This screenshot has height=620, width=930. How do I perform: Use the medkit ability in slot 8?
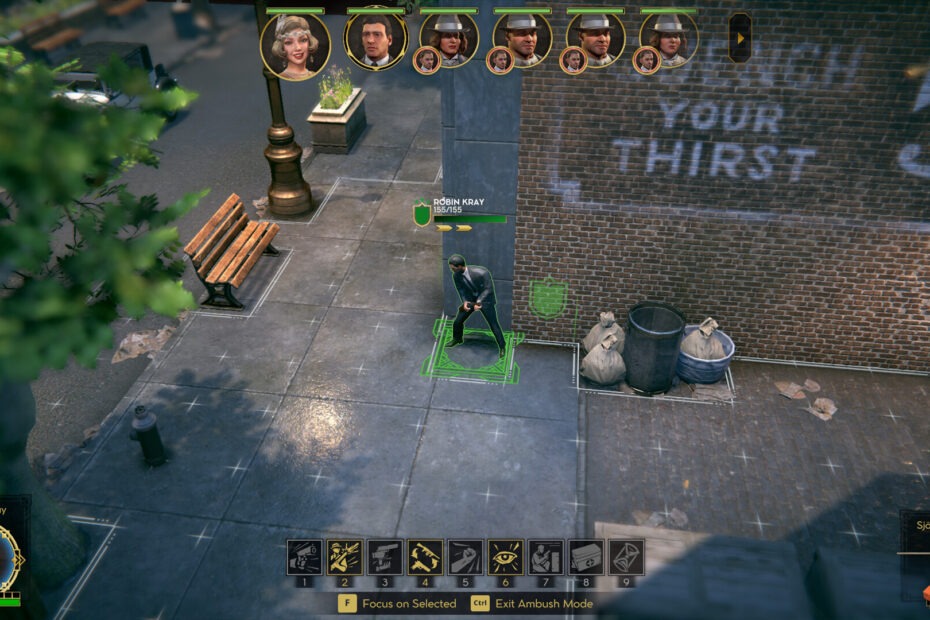[586, 557]
